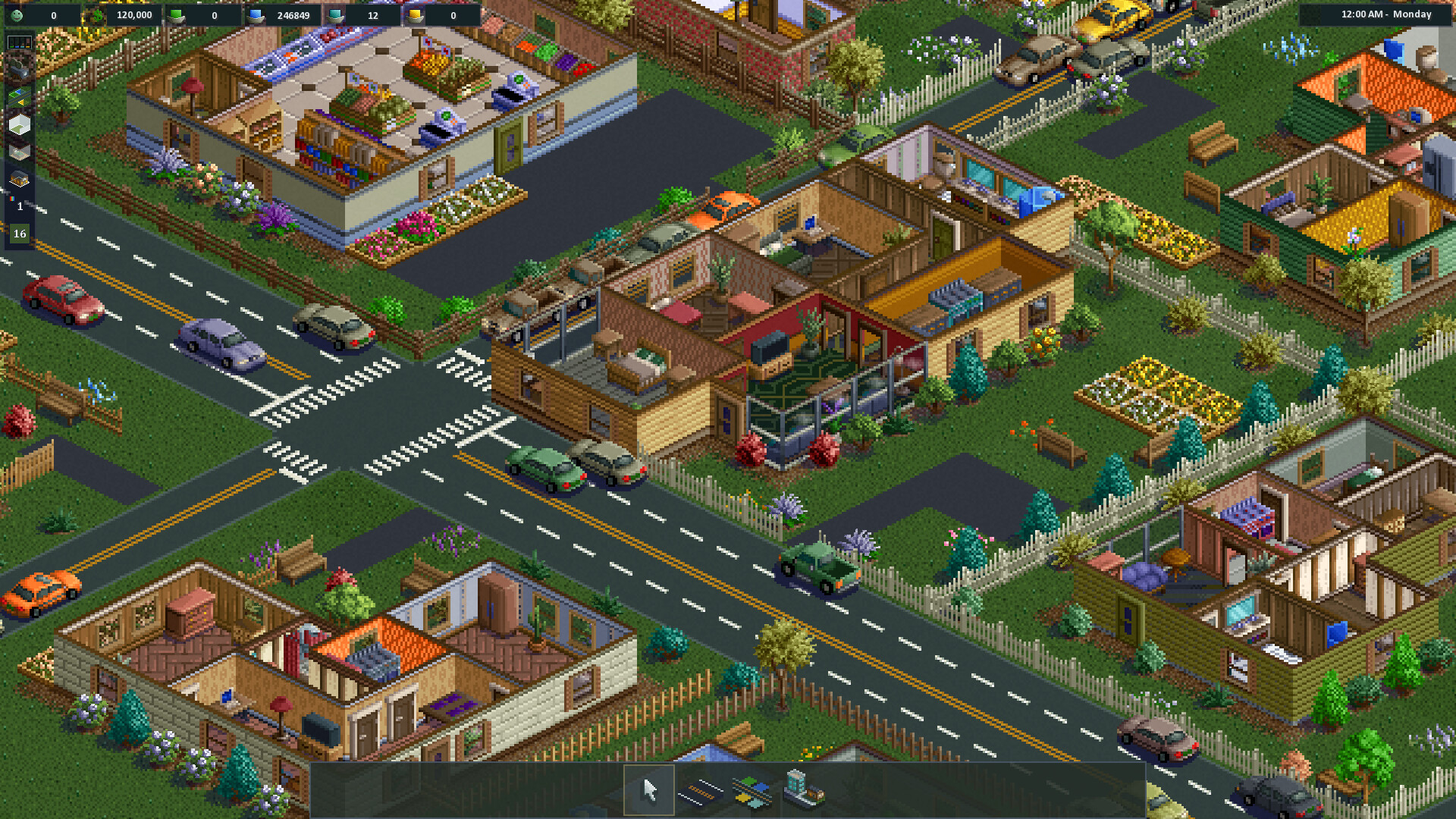
Task: Click the yellow hat resource icon showing 0
Action: click(x=416, y=15)
